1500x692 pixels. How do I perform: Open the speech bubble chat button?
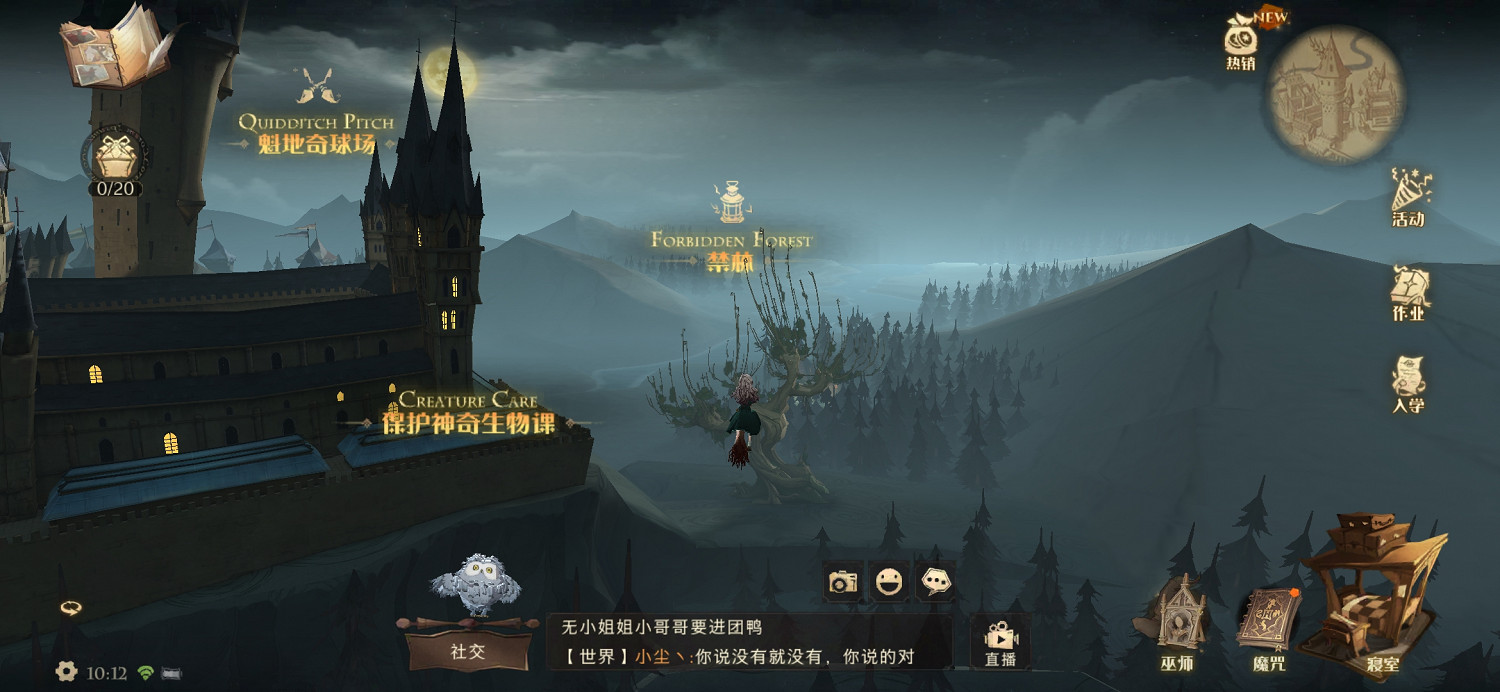pyautogui.click(x=936, y=581)
